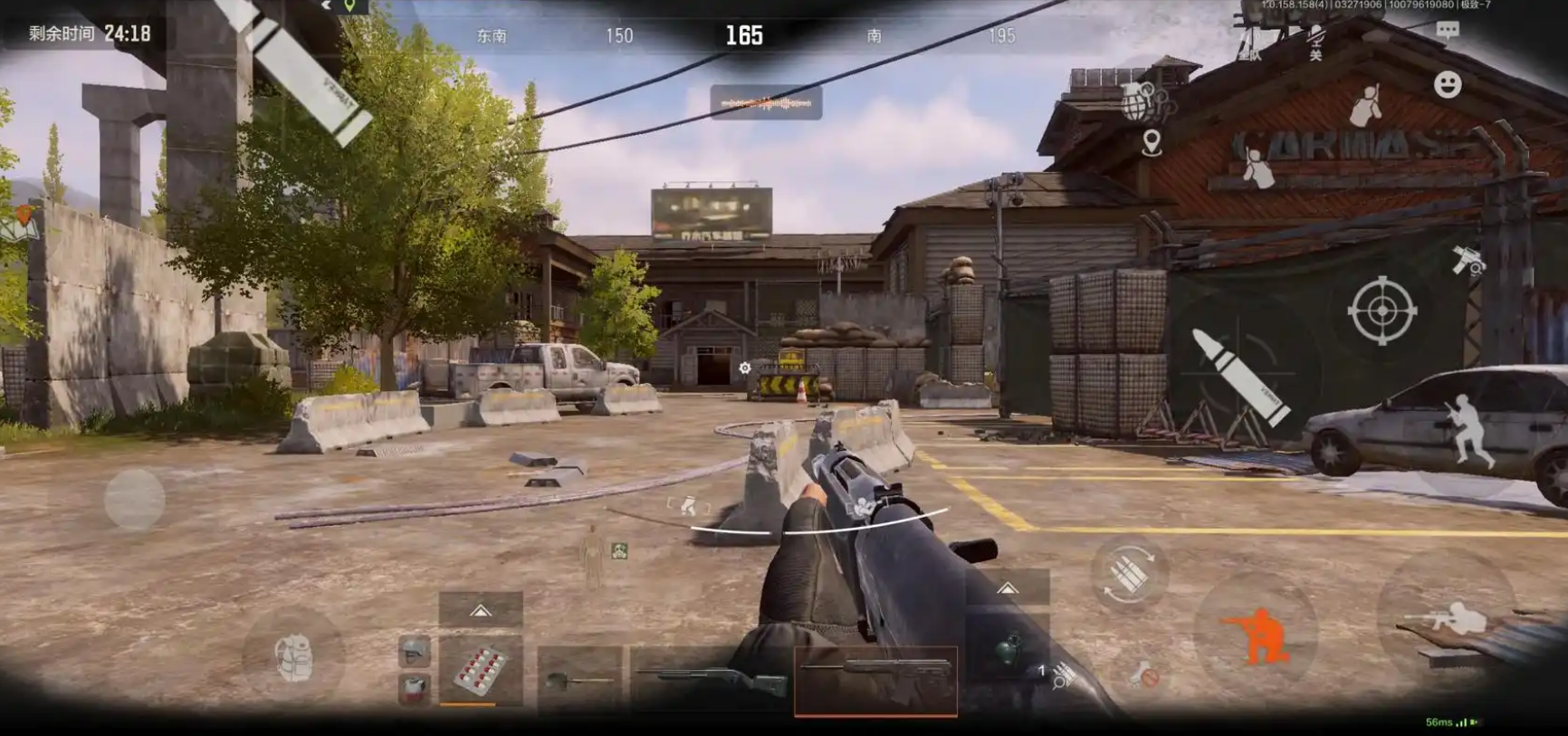Tap the running soldier jump button
Screen dimensions: 1568x736
1468,430
